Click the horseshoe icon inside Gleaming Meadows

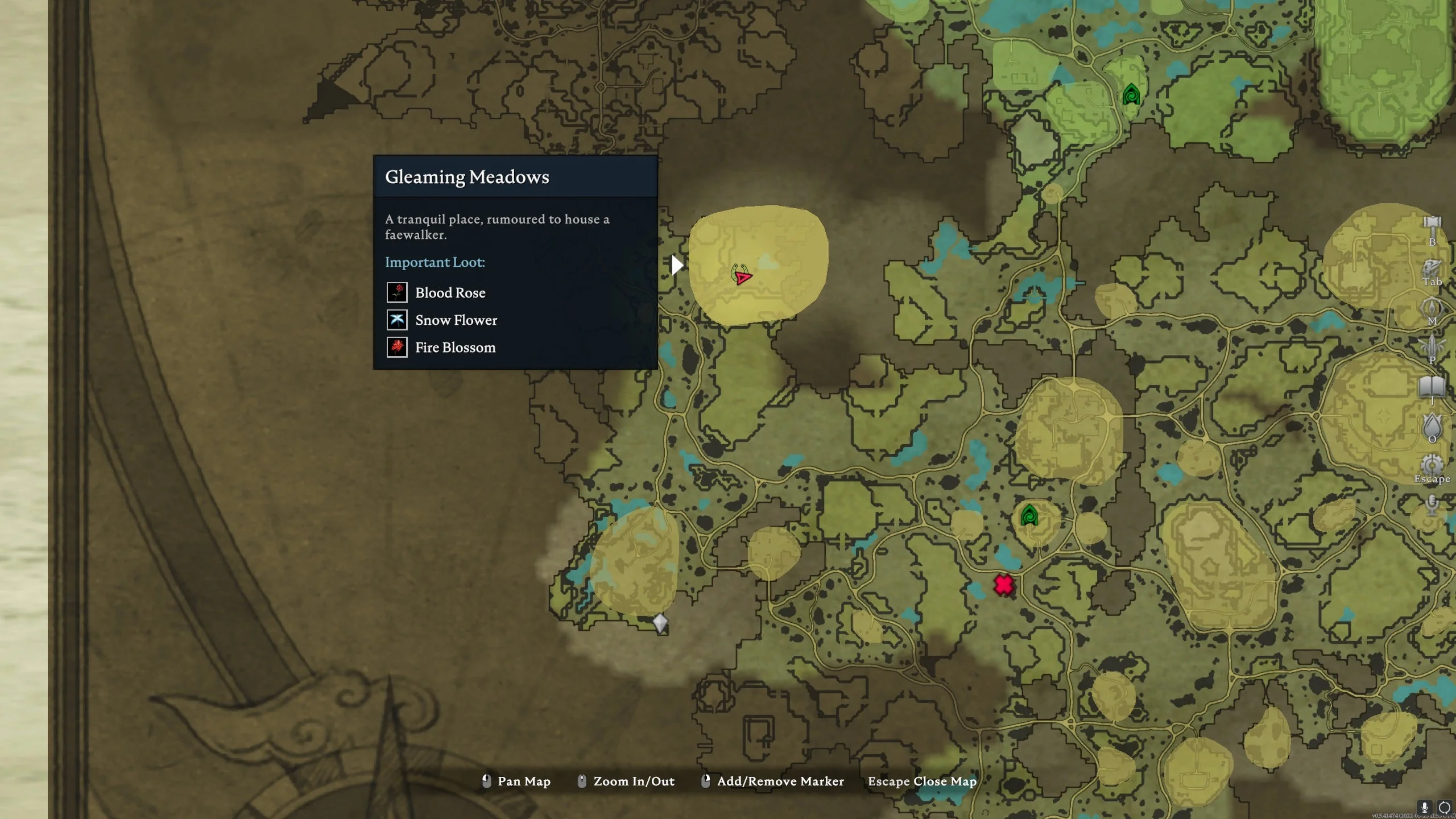735,271
